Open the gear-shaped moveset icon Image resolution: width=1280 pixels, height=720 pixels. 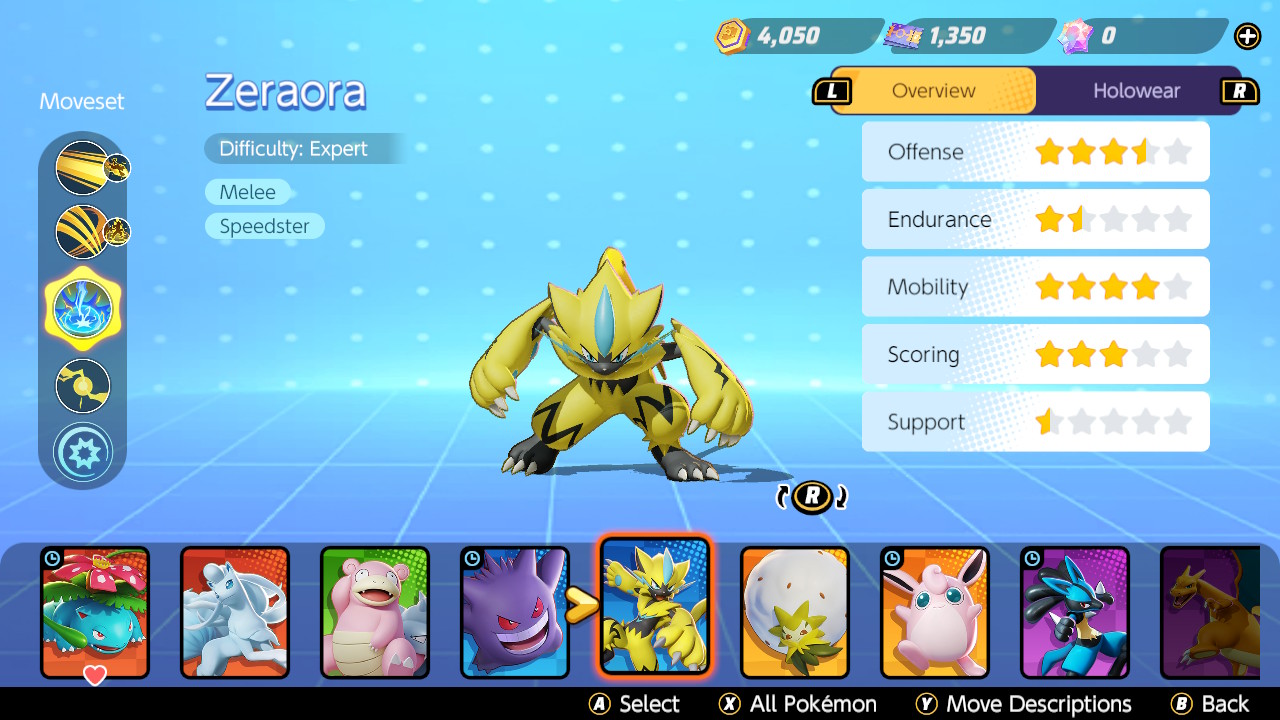(83, 452)
